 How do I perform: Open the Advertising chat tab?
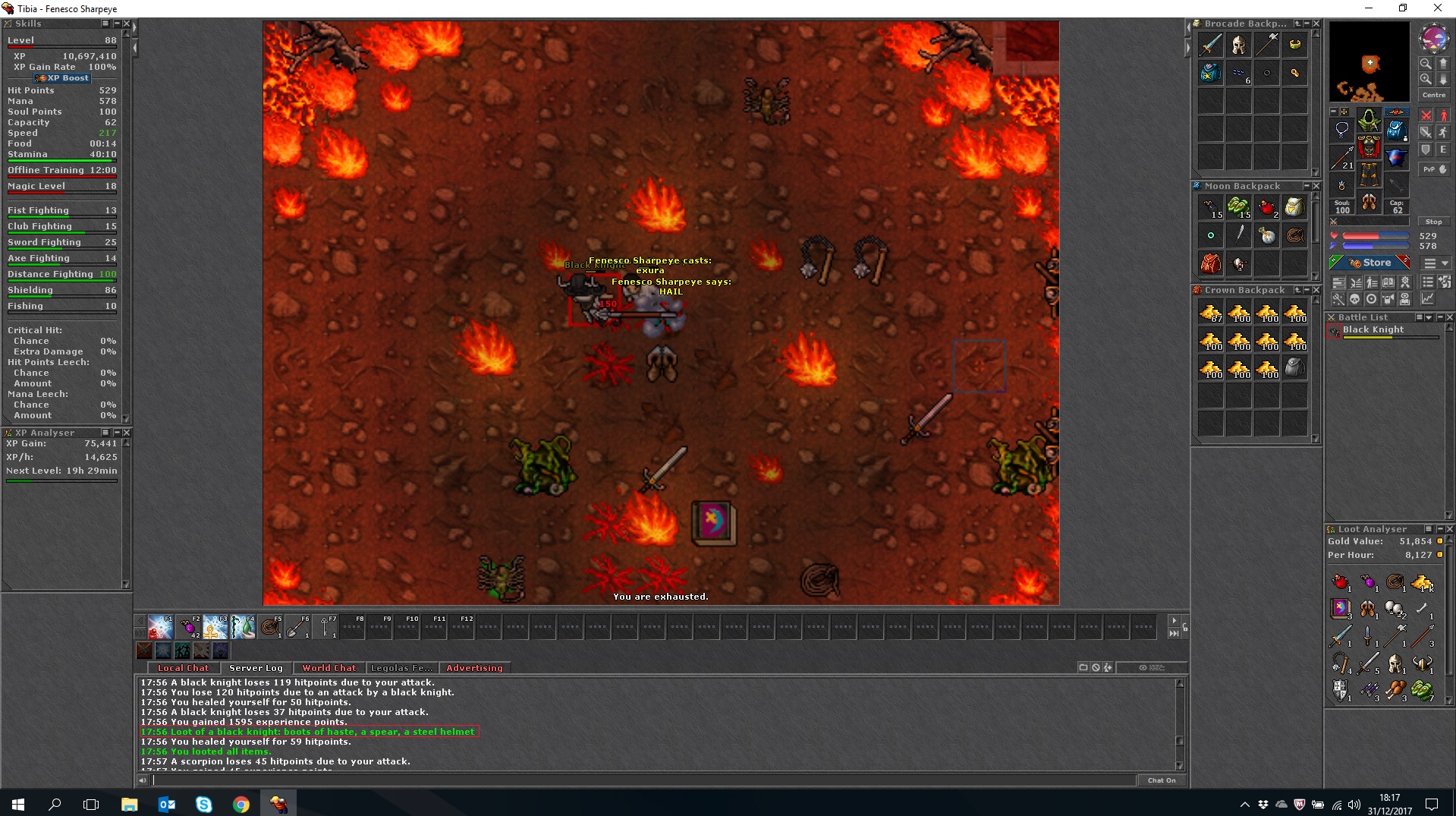[x=475, y=668]
